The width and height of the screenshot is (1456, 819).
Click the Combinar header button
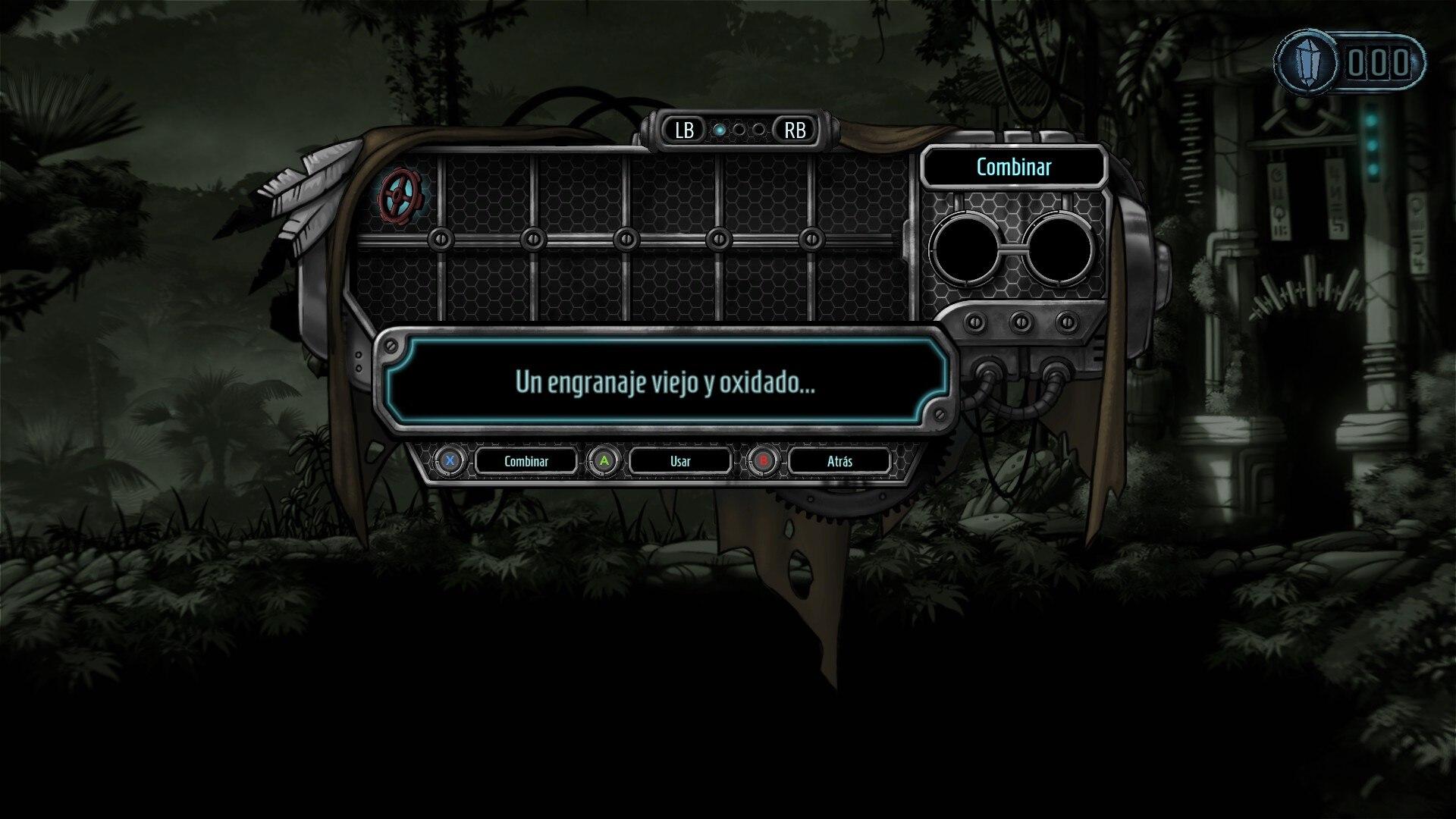pyautogui.click(x=1013, y=167)
